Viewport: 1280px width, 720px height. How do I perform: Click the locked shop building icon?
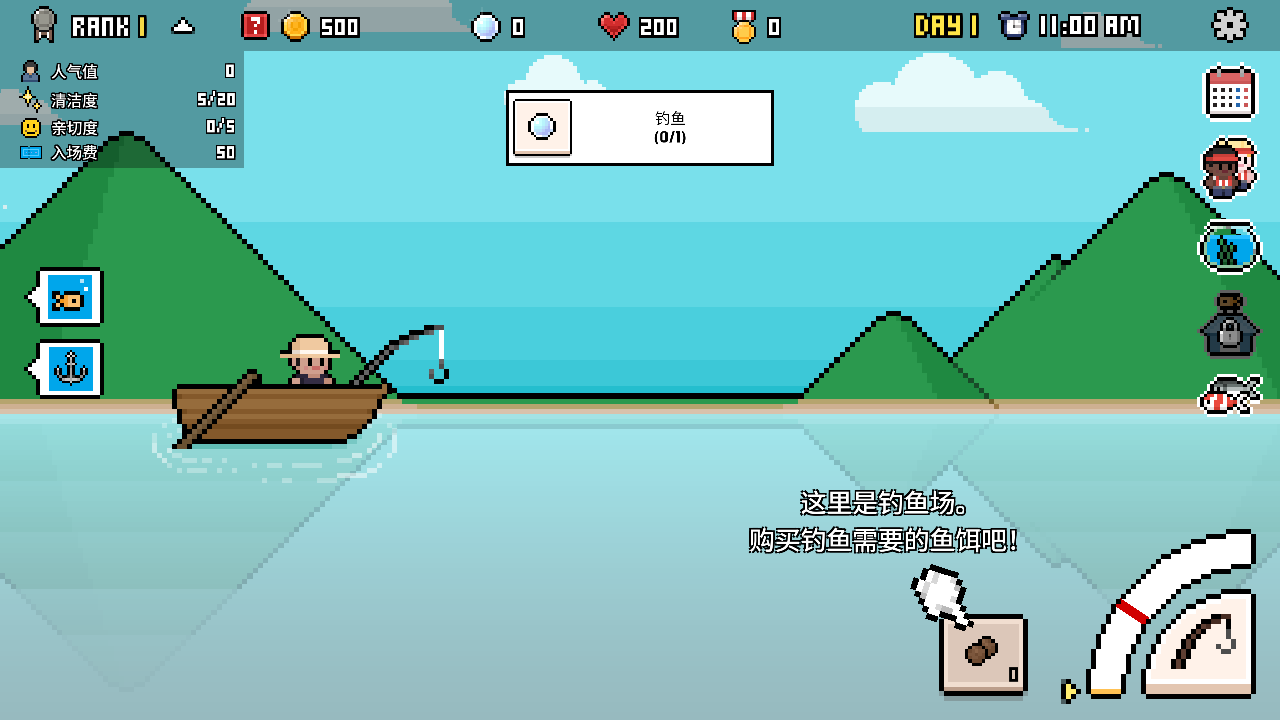1229,326
